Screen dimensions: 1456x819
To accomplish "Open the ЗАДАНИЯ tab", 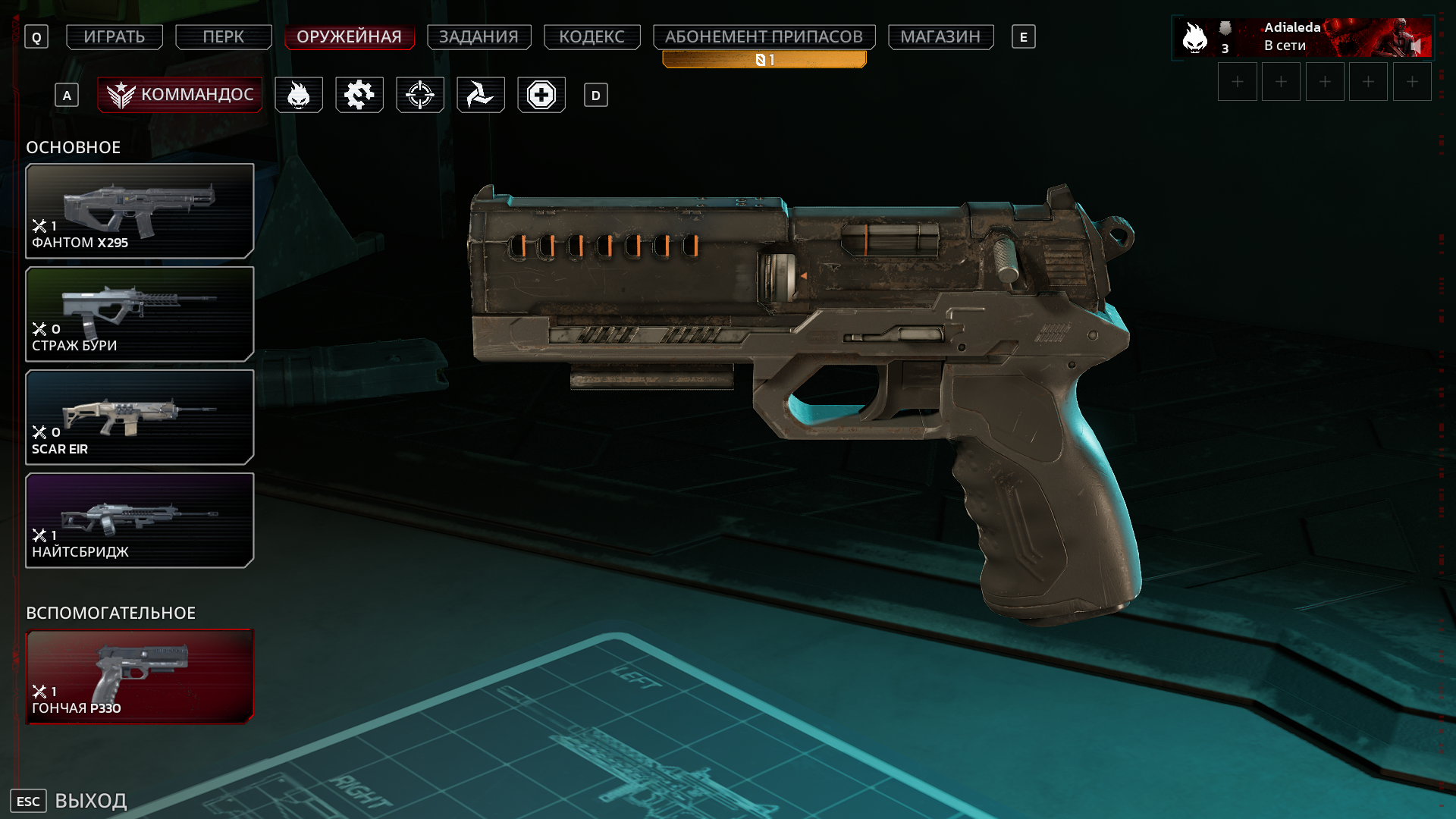I will coord(479,36).
